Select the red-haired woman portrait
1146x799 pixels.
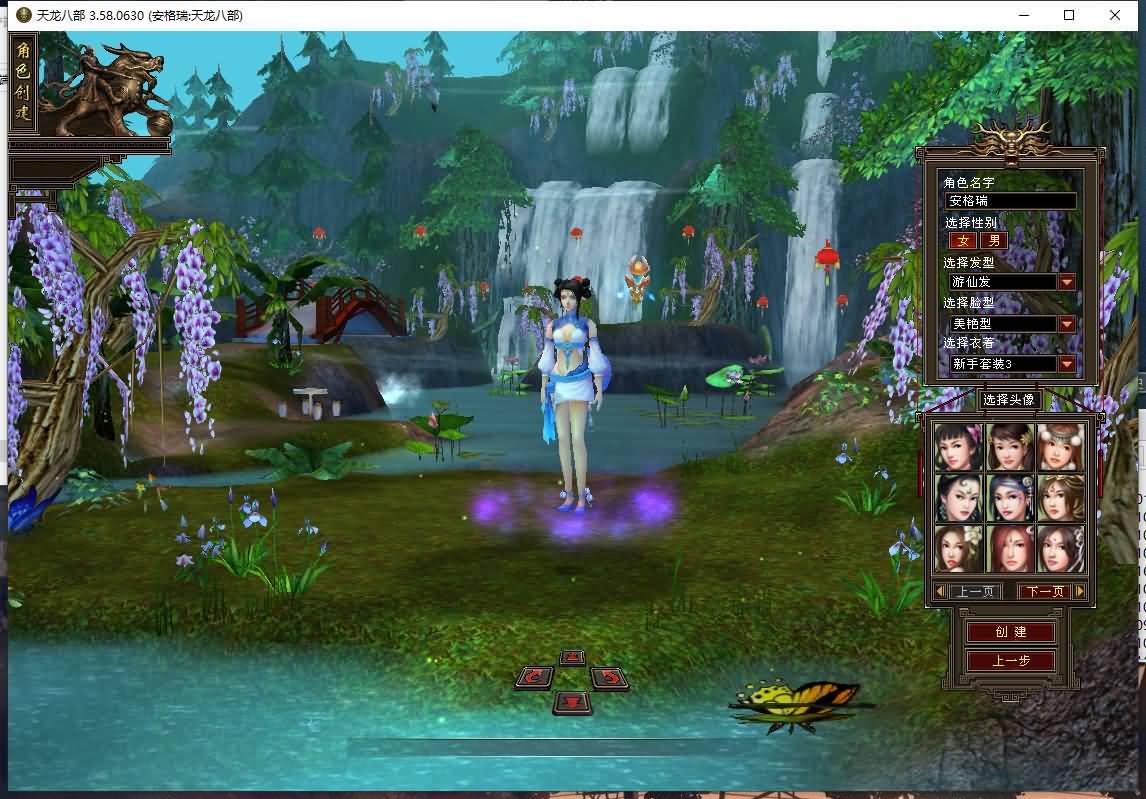coord(1010,548)
